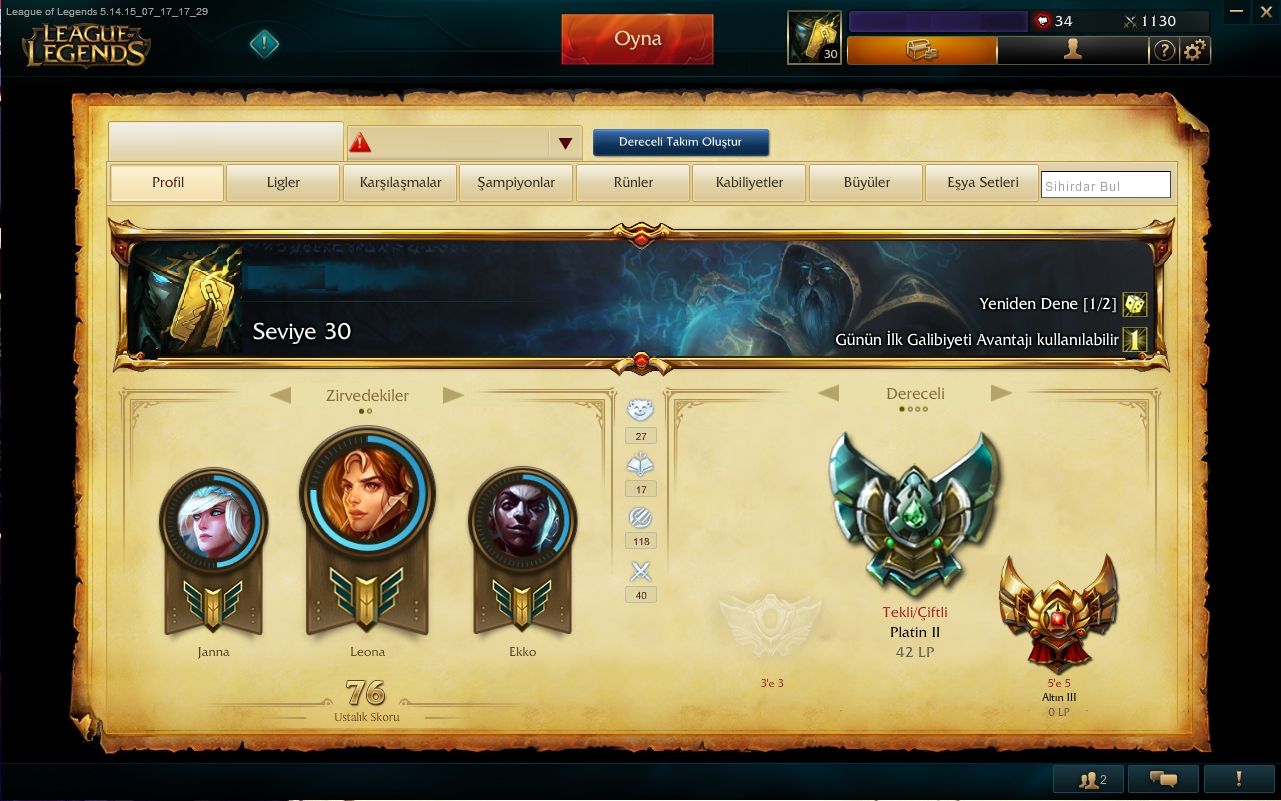Show next page of Zirvedekiler champions
The image size is (1281, 801).
click(x=455, y=395)
